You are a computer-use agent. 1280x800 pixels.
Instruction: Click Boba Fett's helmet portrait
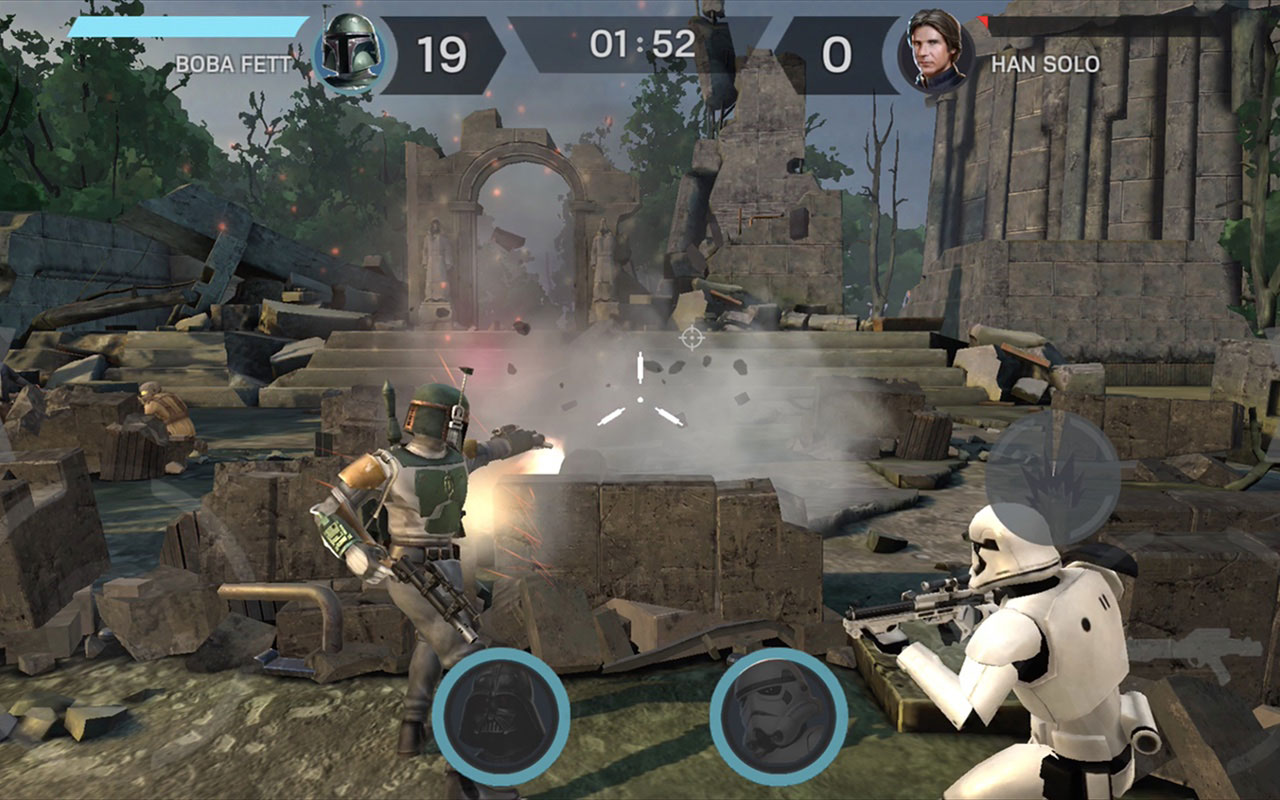[350, 54]
